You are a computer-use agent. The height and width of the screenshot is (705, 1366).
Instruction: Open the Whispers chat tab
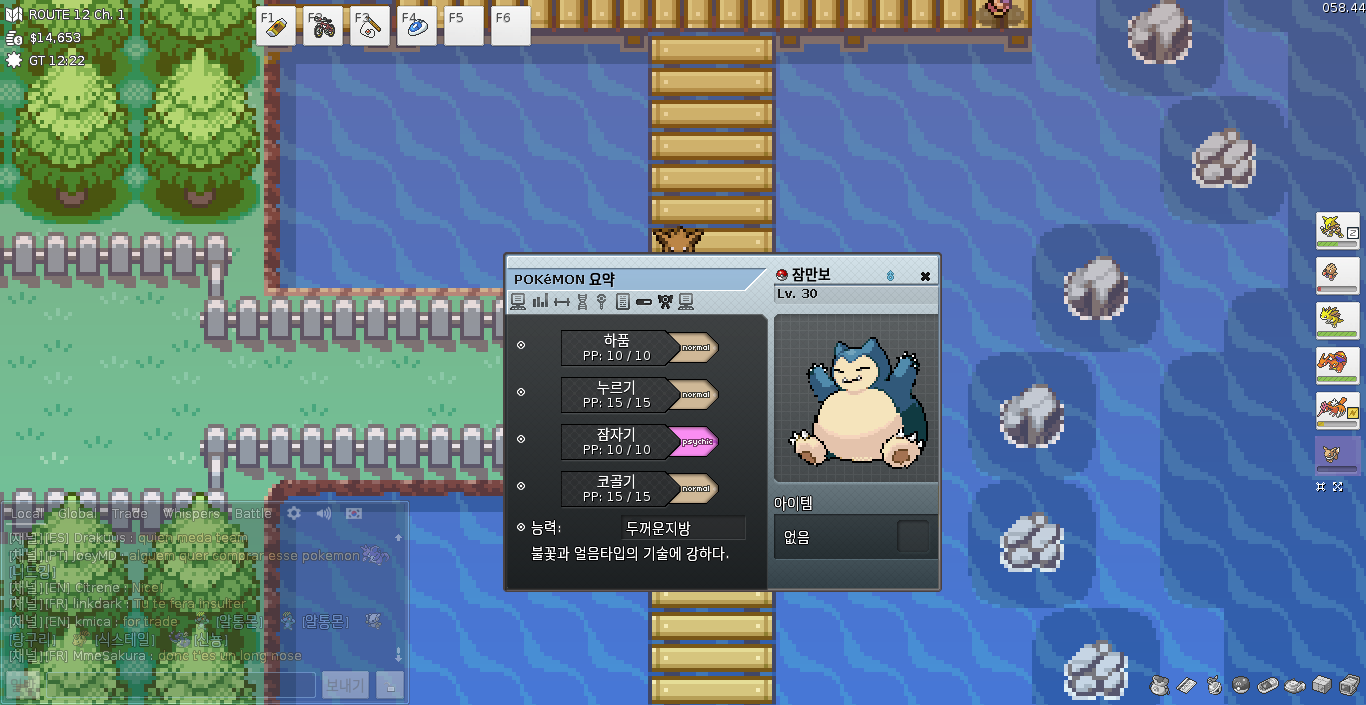191,514
